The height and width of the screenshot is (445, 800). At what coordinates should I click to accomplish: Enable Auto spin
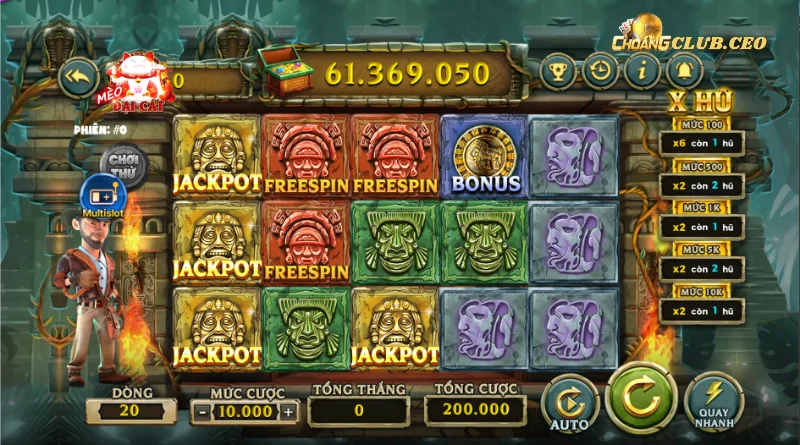tap(568, 402)
